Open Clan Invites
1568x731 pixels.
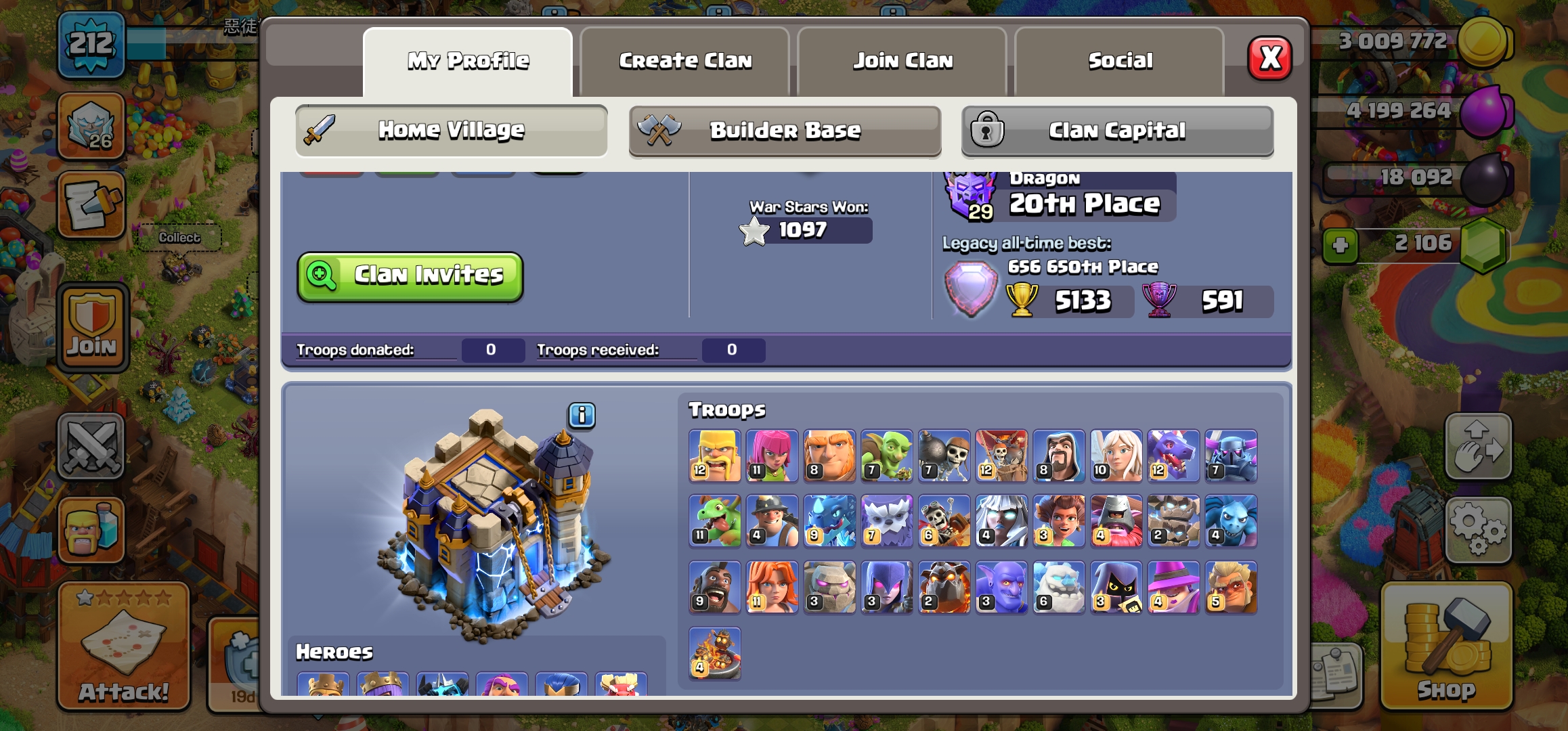pyautogui.click(x=410, y=275)
